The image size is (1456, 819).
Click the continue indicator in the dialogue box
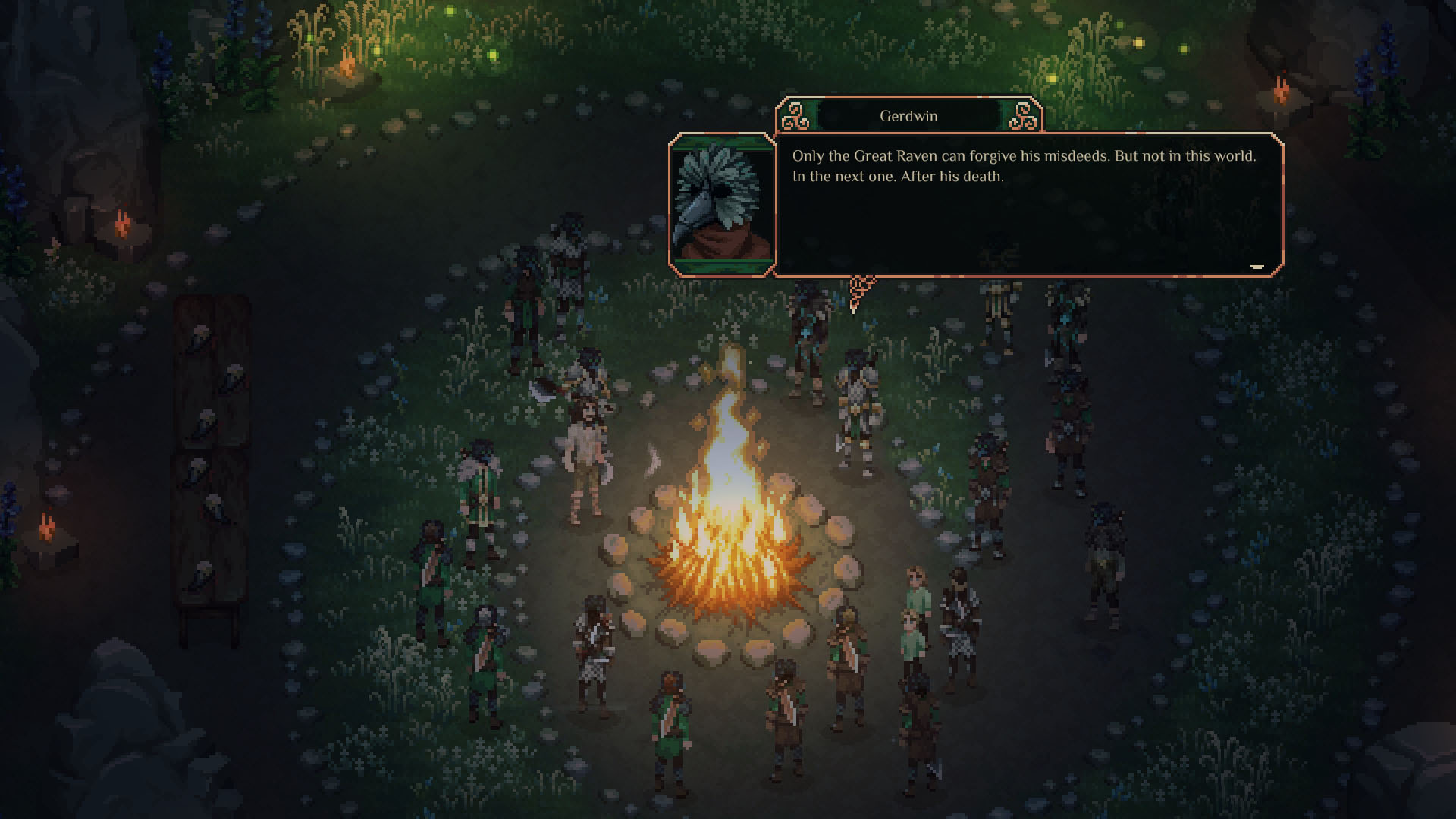1259,265
